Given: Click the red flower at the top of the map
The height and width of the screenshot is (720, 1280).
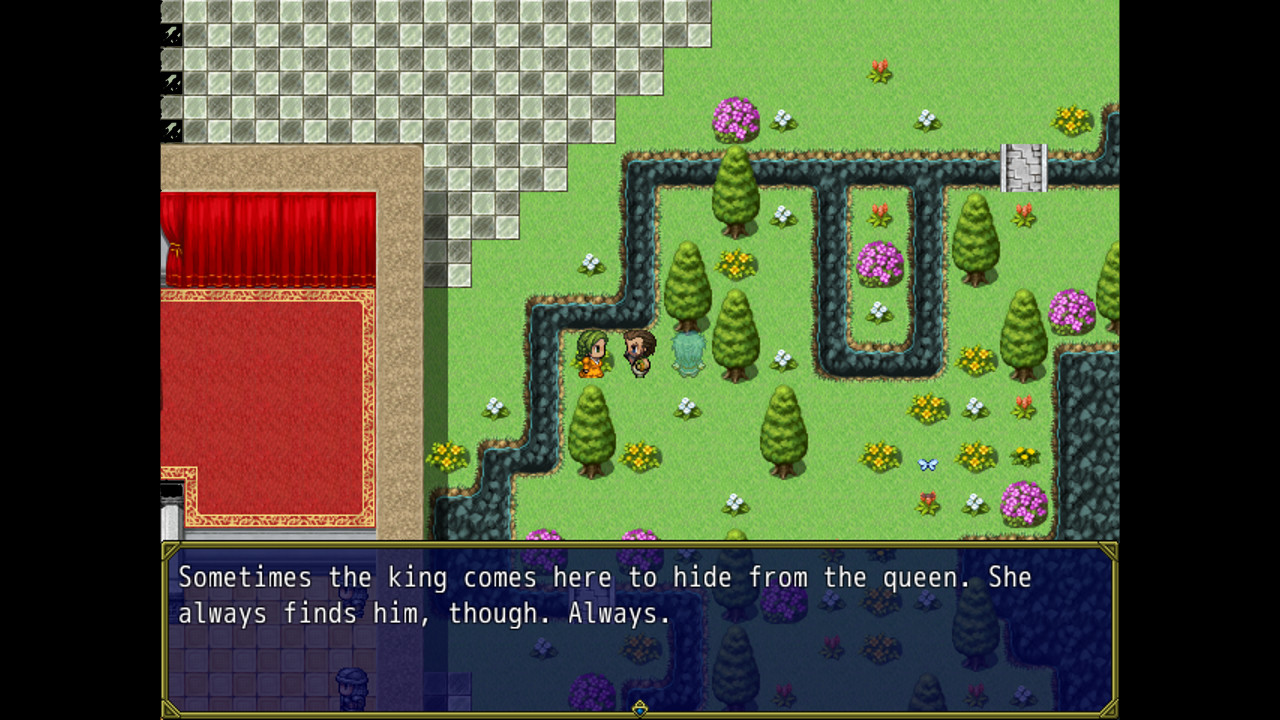Looking at the screenshot, I should [880, 70].
